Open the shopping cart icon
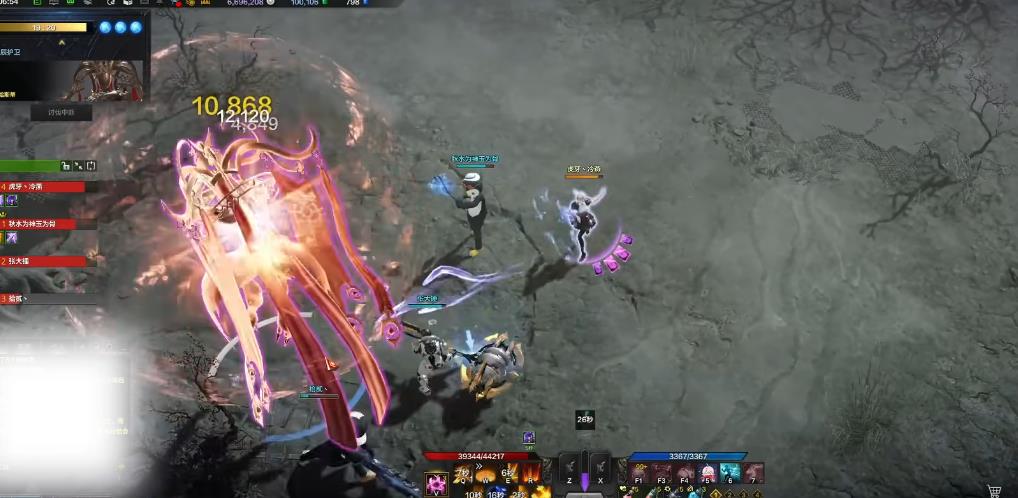Image resolution: width=1018 pixels, height=498 pixels. (994, 490)
